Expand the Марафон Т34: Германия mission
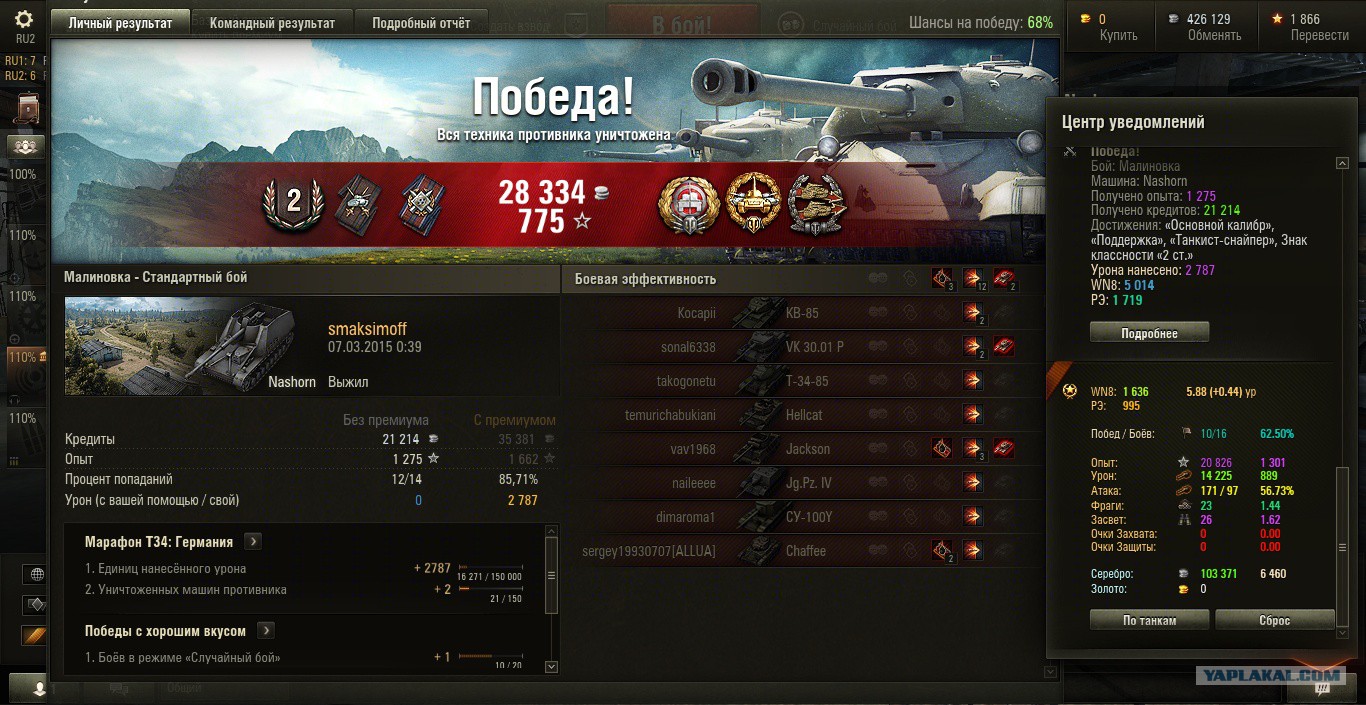This screenshot has height=705, width=1366. coord(254,542)
